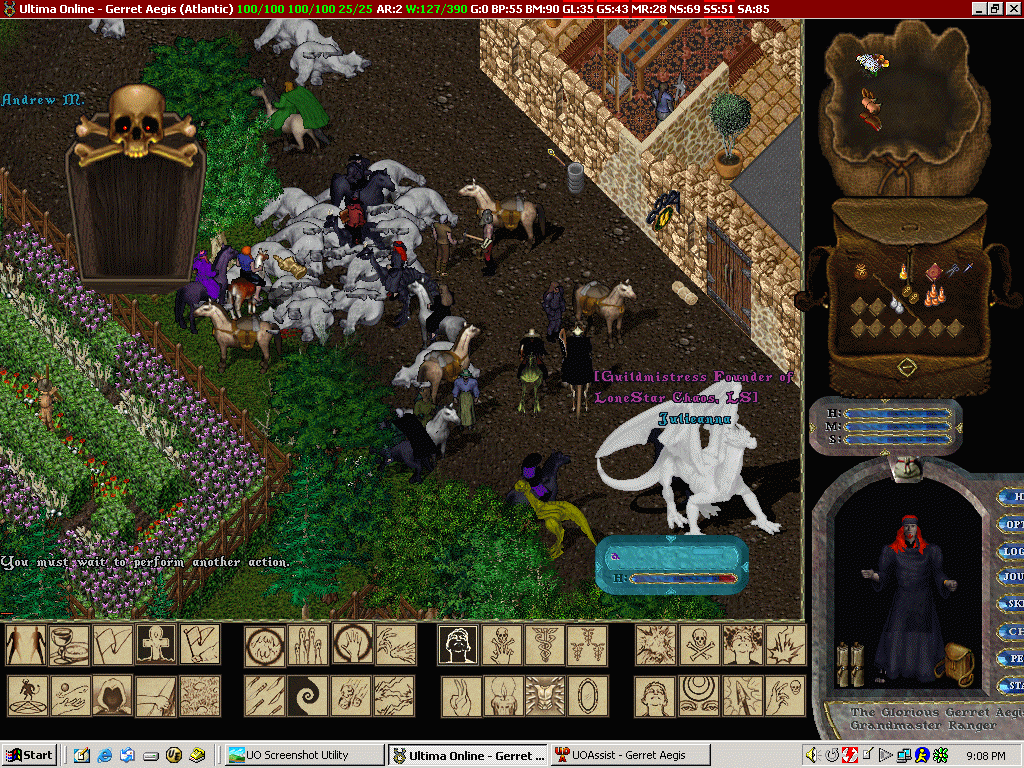The width and height of the screenshot is (1024, 768).
Task: Activate the hooded figure spell icon
Action: 112,695
